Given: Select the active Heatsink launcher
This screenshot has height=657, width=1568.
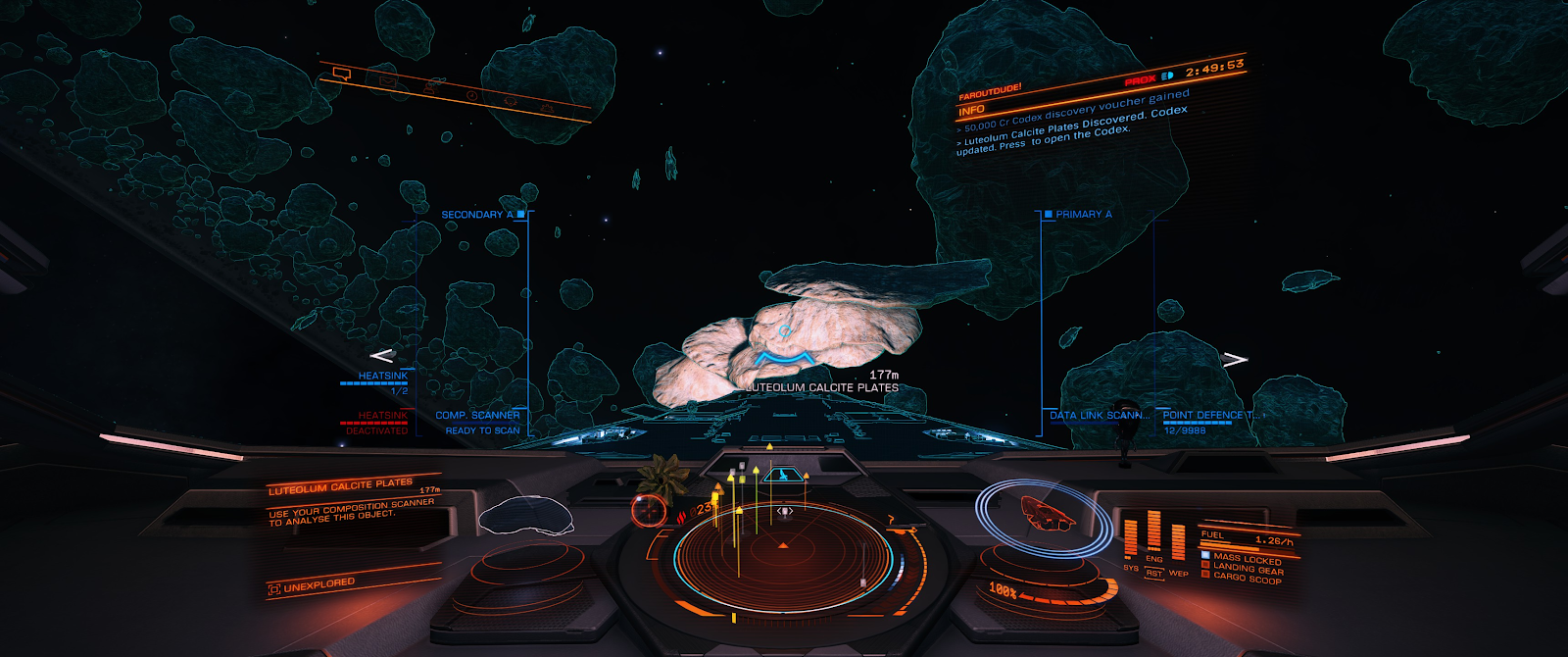Looking at the screenshot, I should tap(382, 377).
